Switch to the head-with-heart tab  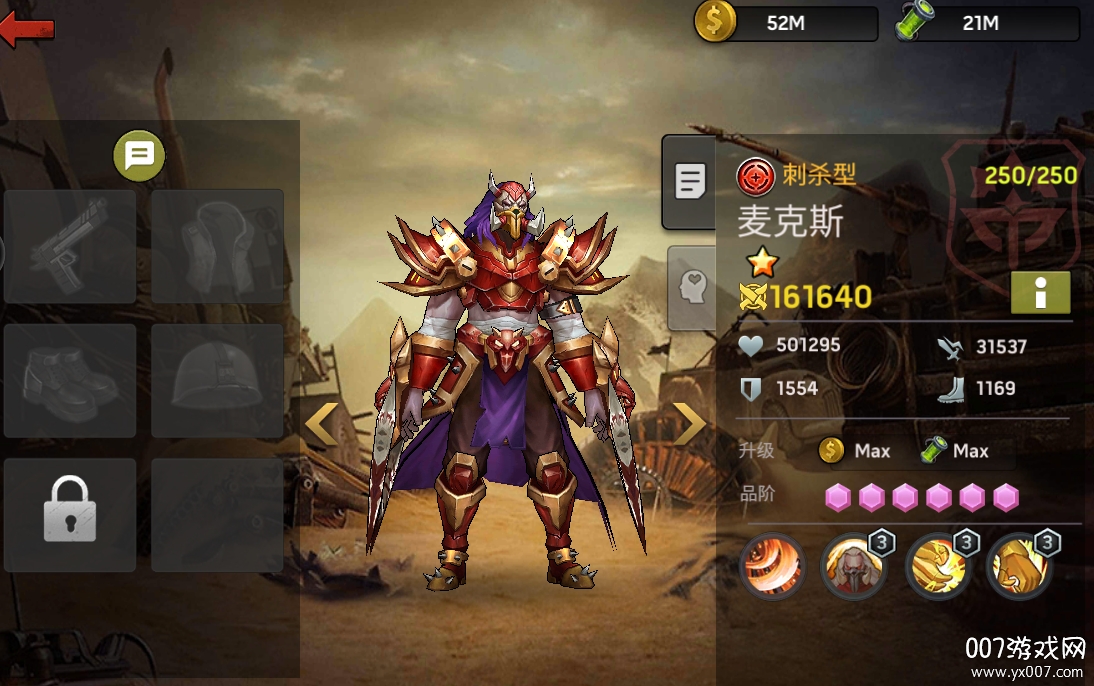point(691,288)
